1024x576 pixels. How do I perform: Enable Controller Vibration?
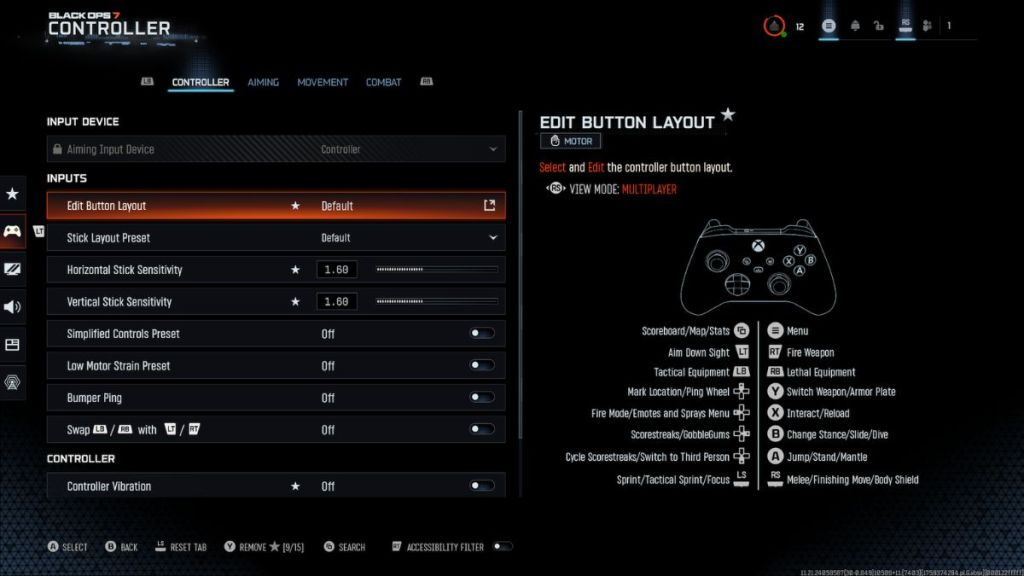[482, 486]
